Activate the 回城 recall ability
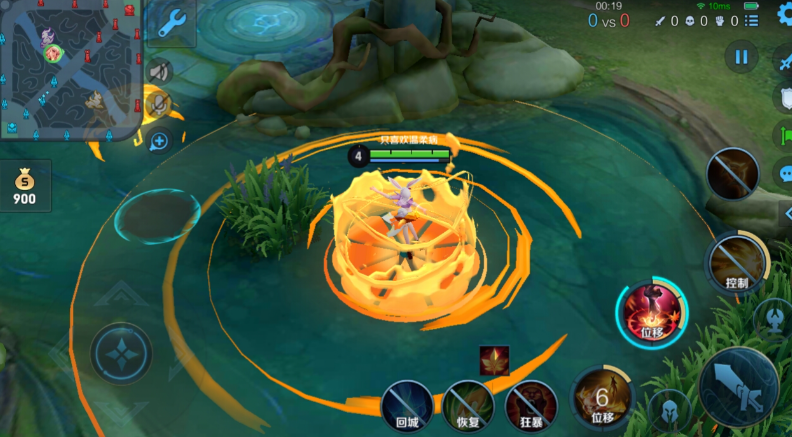The width and height of the screenshot is (792, 437). click(x=408, y=405)
